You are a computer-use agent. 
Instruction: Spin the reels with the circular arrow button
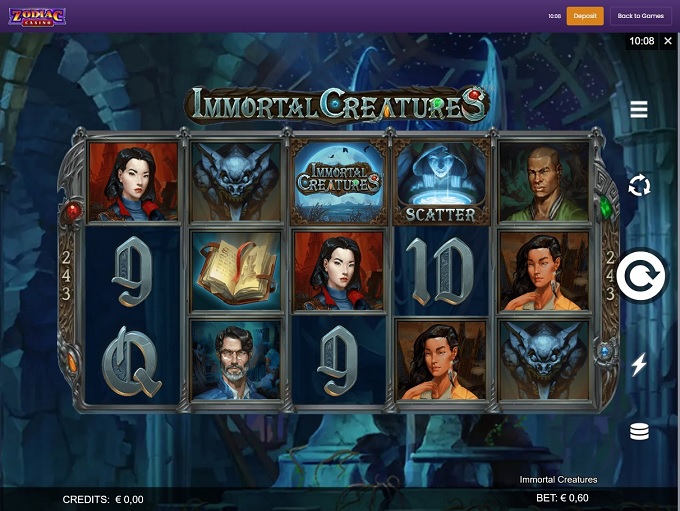pyautogui.click(x=640, y=276)
